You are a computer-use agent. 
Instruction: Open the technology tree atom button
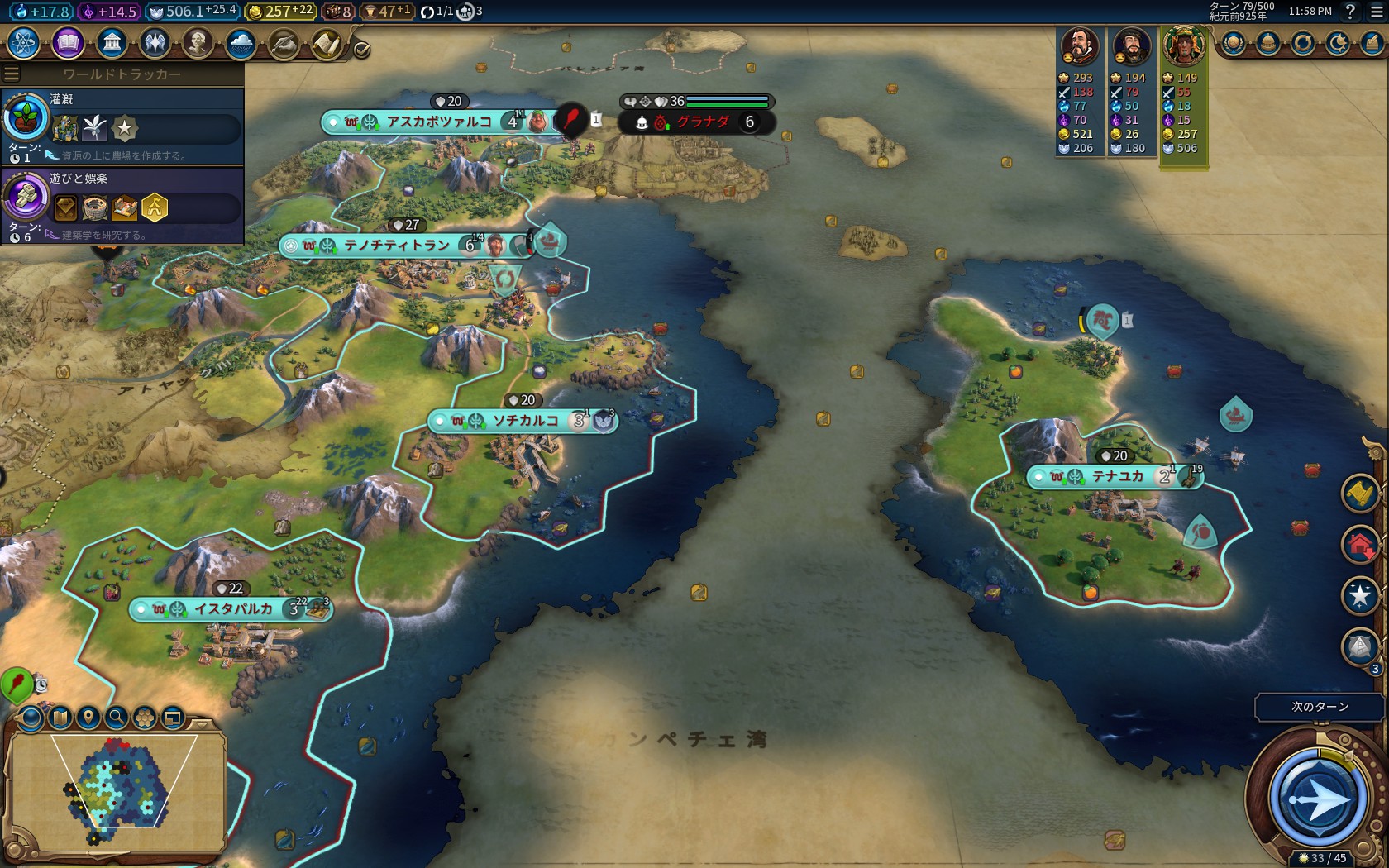click(x=23, y=42)
